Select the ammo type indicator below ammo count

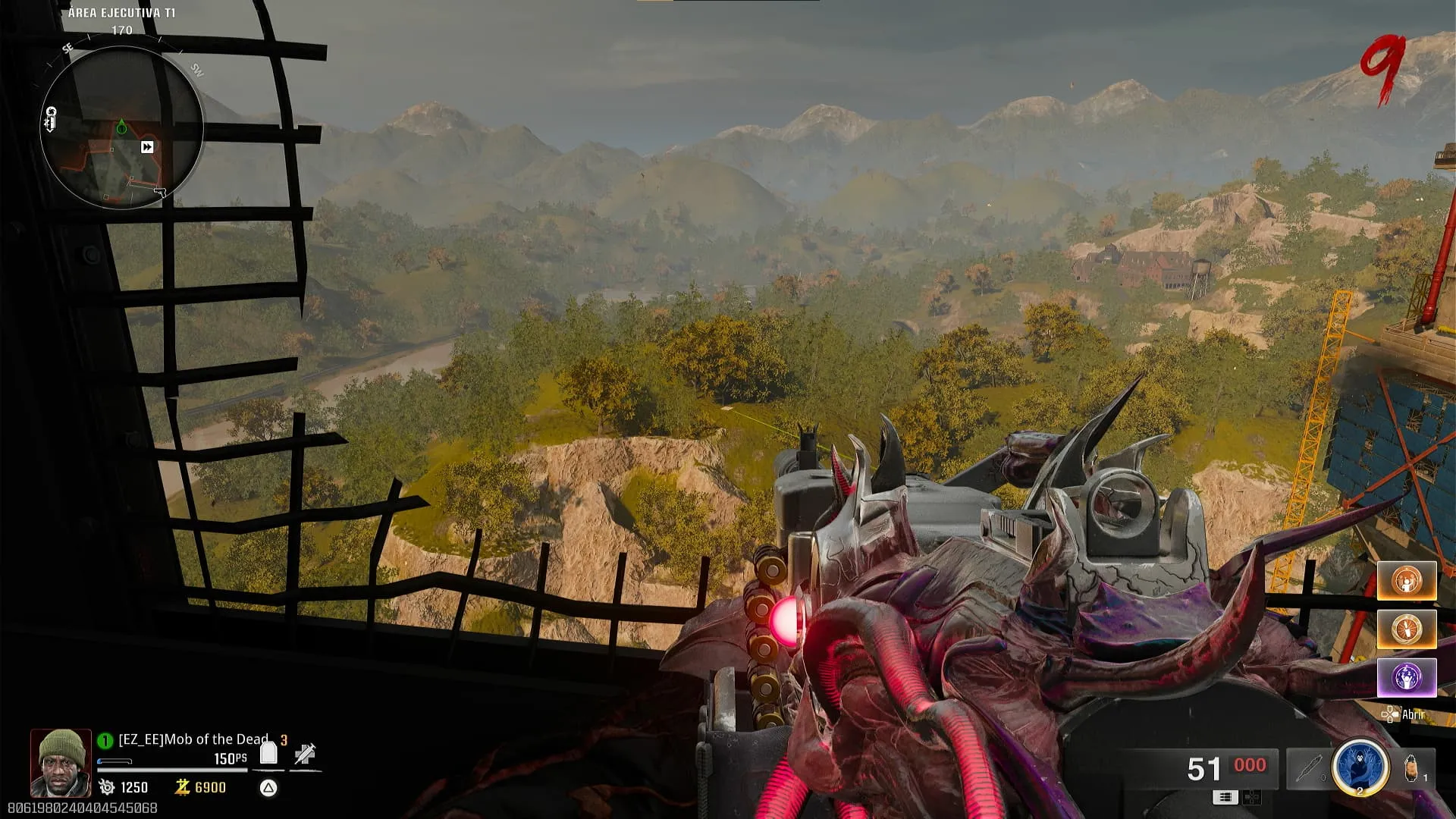[x=1225, y=797]
